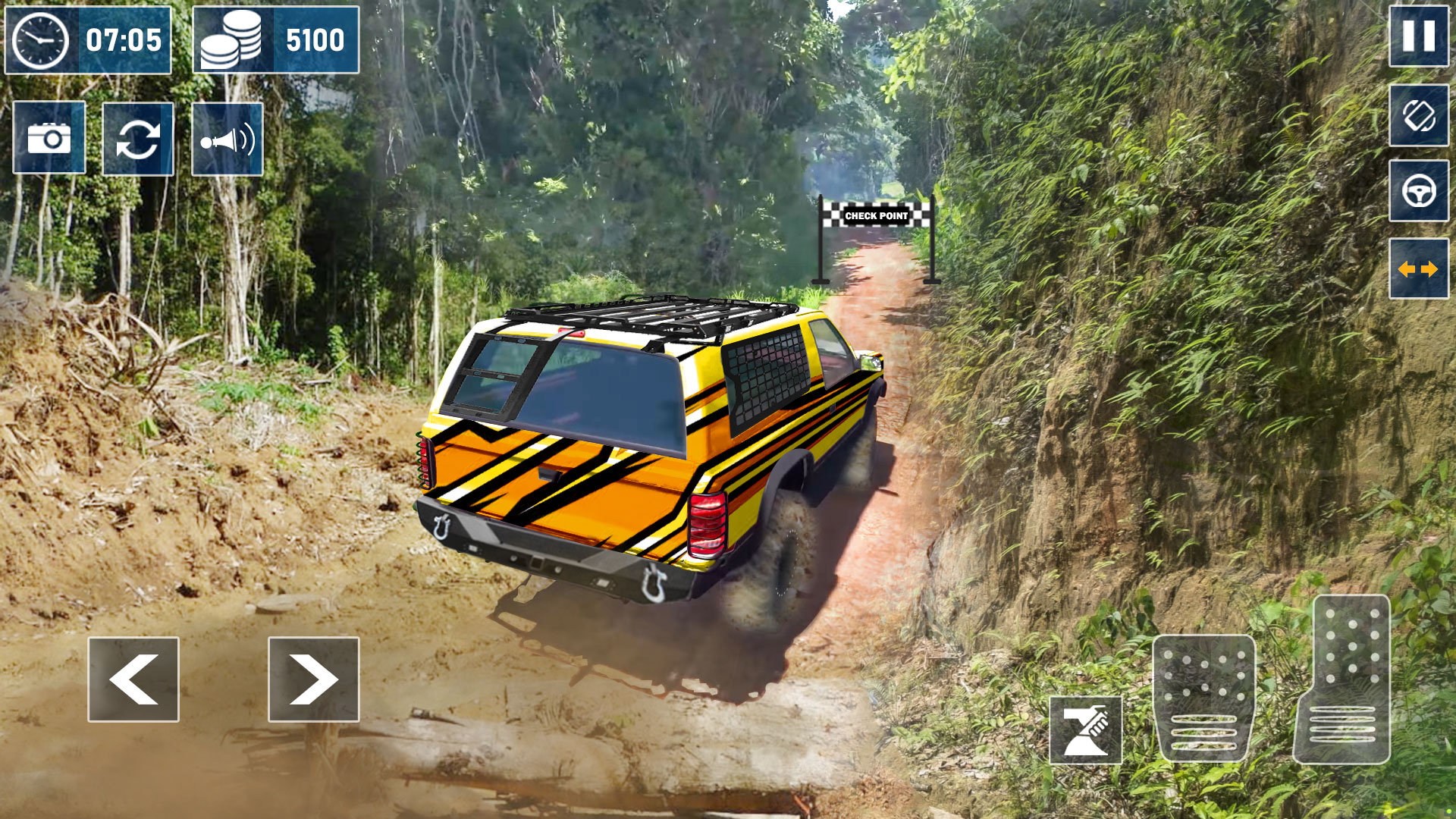Open the camera view switcher
Viewport: 1456px width, 819px height.
point(49,140)
